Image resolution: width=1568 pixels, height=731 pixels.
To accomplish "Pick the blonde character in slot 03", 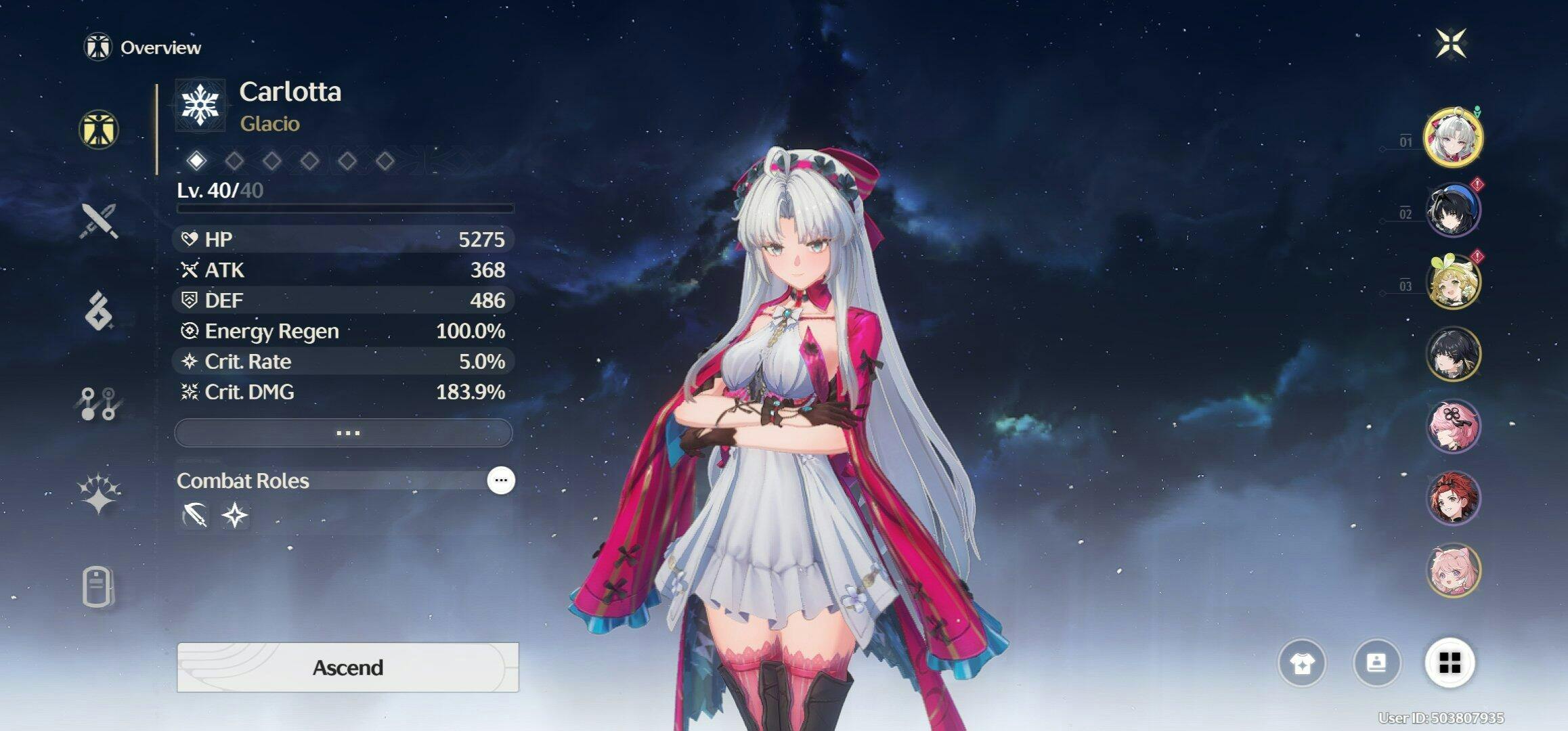I will tap(1453, 282).
